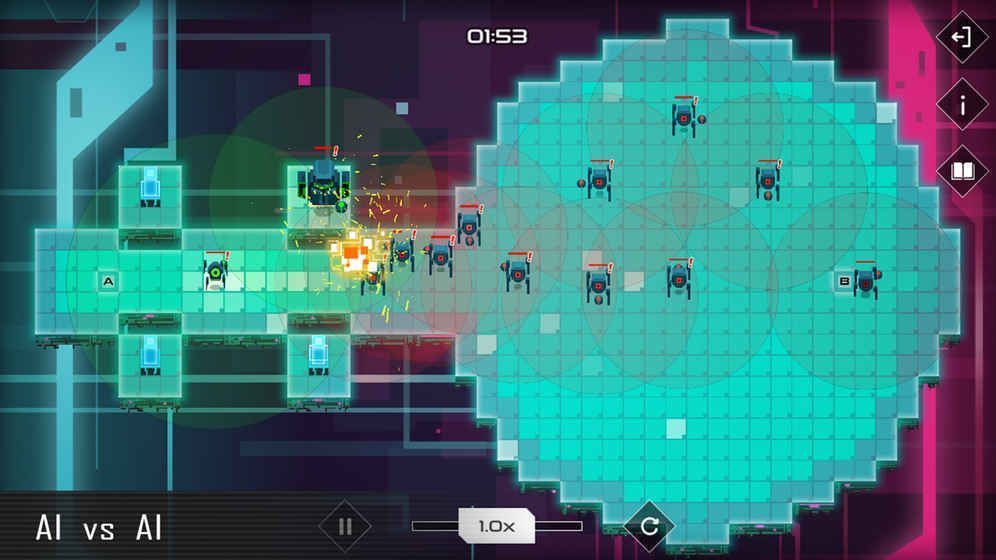
Task: Pause the AI vs AI simulation
Action: point(345,526)
